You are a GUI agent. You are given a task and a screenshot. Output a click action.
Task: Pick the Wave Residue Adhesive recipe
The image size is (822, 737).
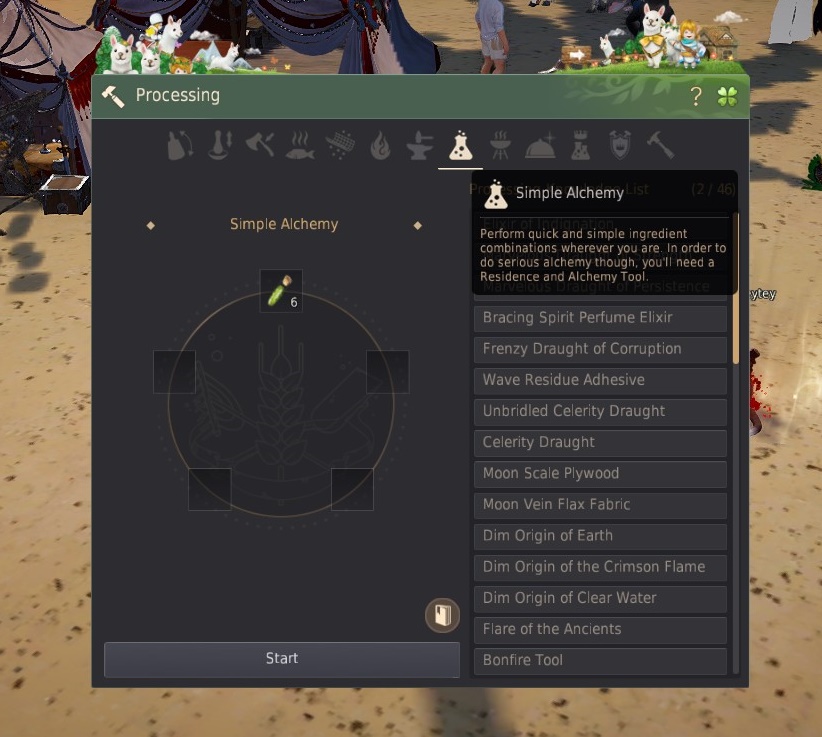point(599,380)
